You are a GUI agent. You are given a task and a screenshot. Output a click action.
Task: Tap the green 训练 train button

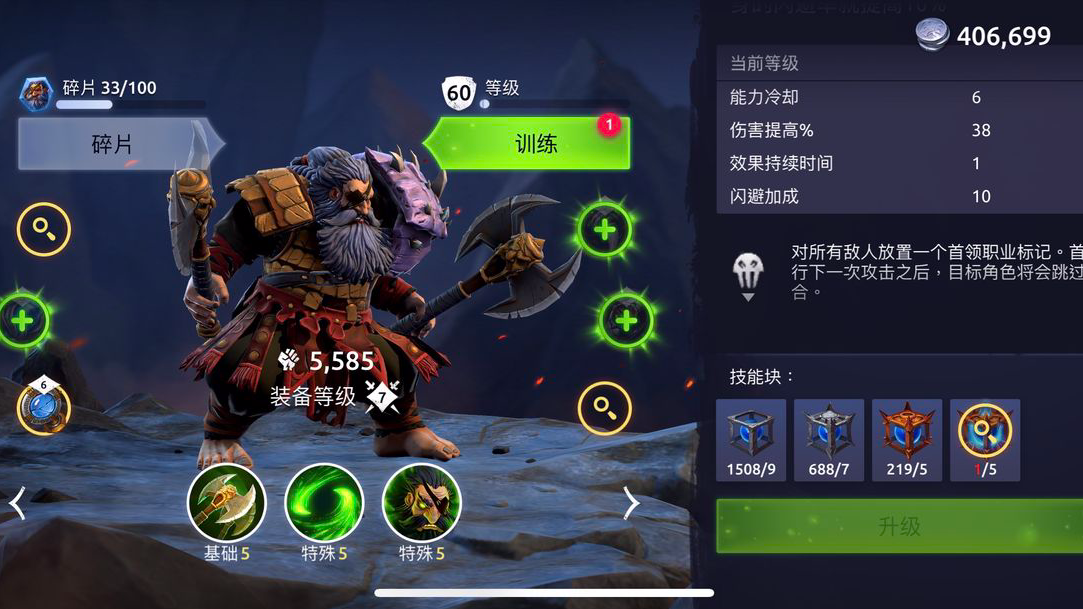pos(530,144)
